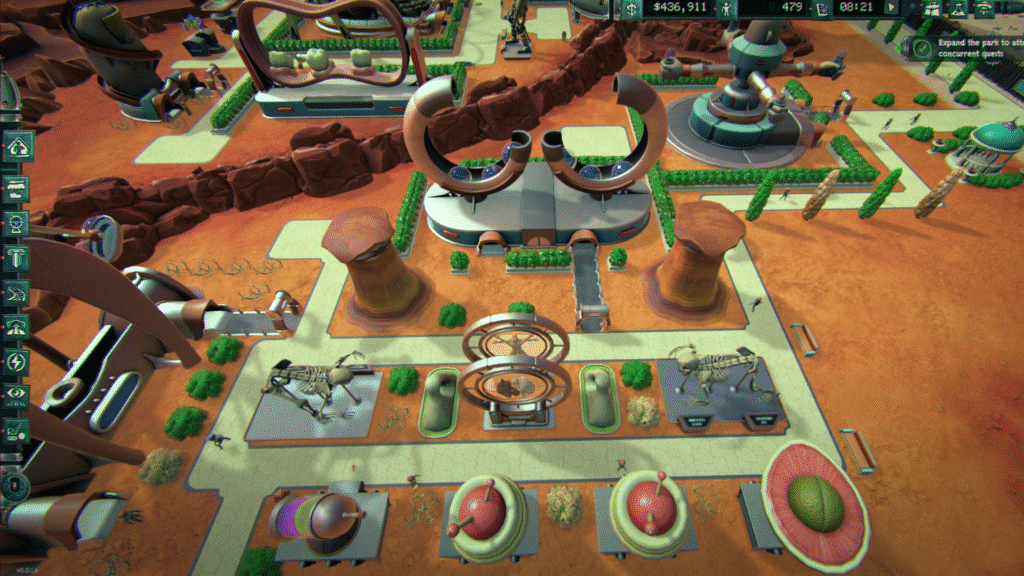
Task: Select the 'Expand the park' quest tracker
Action: click(x=965, y=49)
